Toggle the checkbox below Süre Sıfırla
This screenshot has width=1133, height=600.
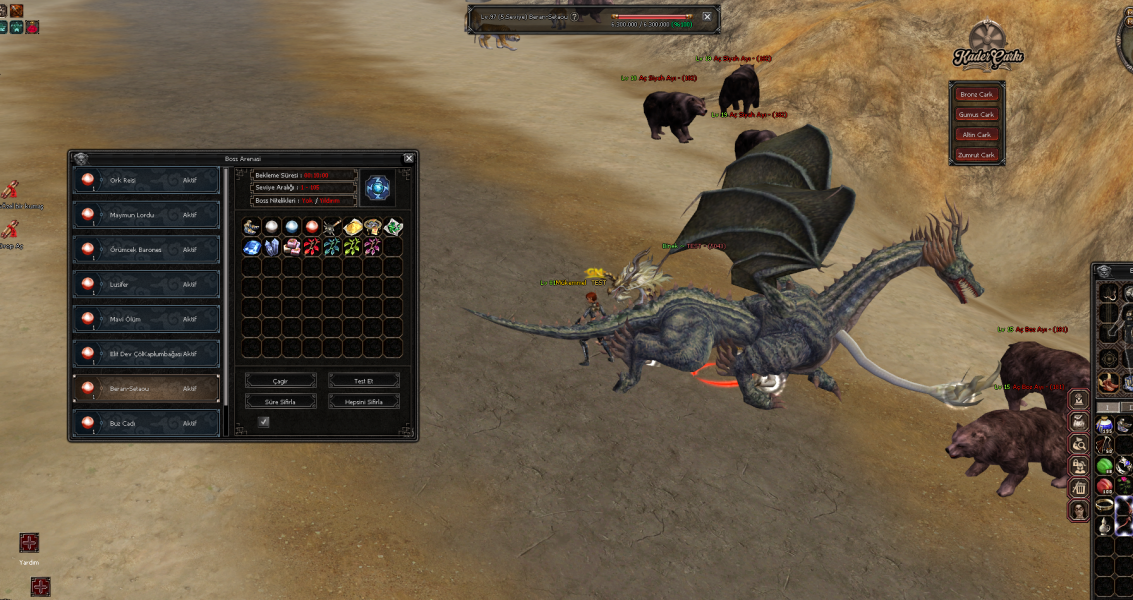[264, 422]
